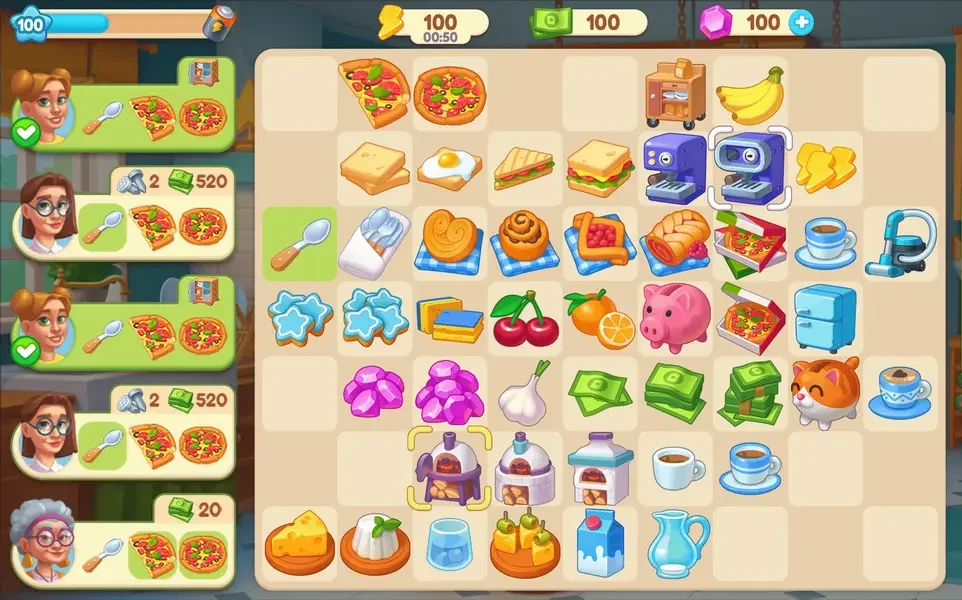The width and height of the screenshot is (962, 600).
Task: Pick the garlic bulb tile
Action: pyautogui.click(x=525, y=392)
